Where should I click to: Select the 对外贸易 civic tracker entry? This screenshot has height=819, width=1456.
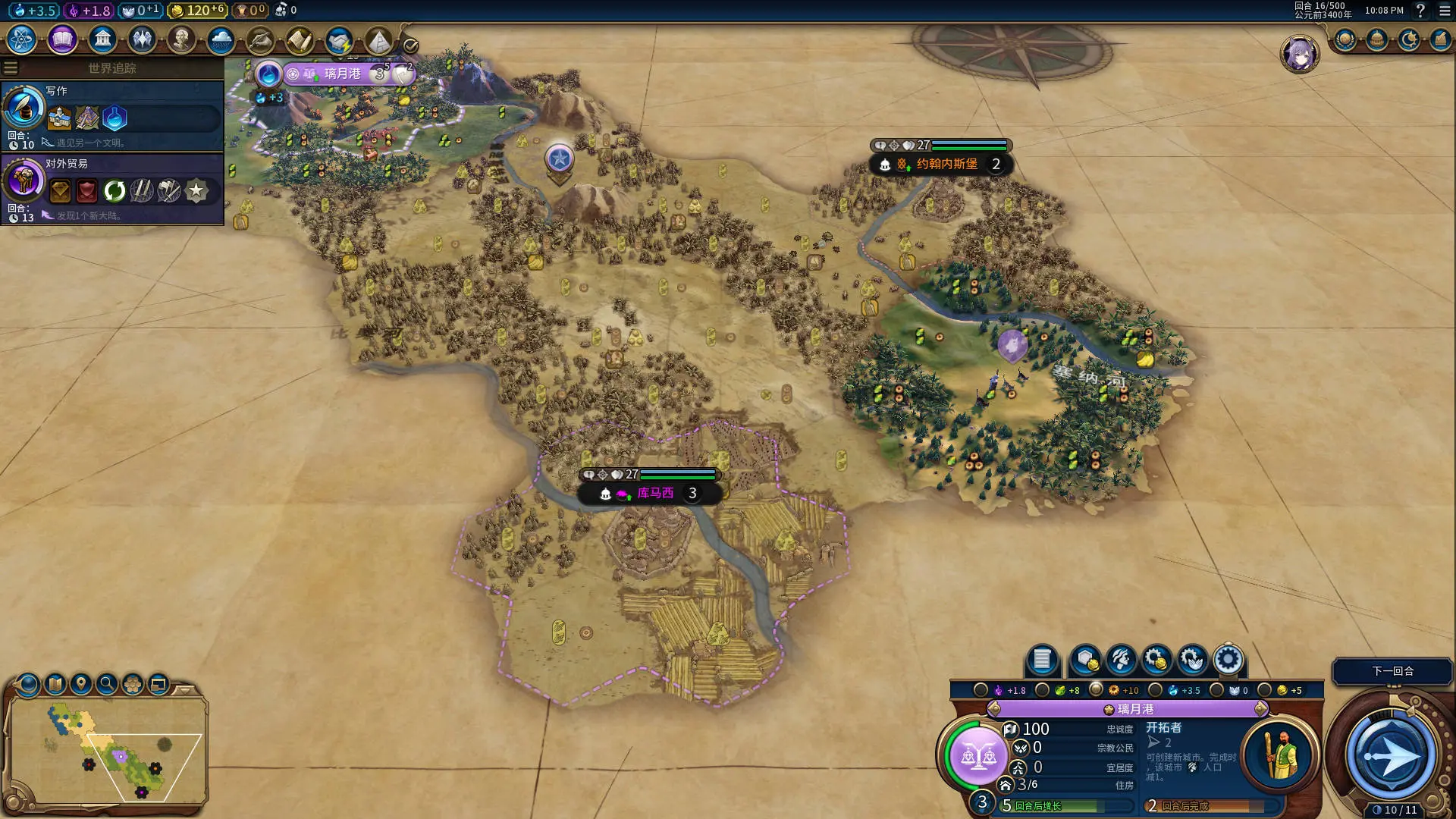click(x=112, y=189)
